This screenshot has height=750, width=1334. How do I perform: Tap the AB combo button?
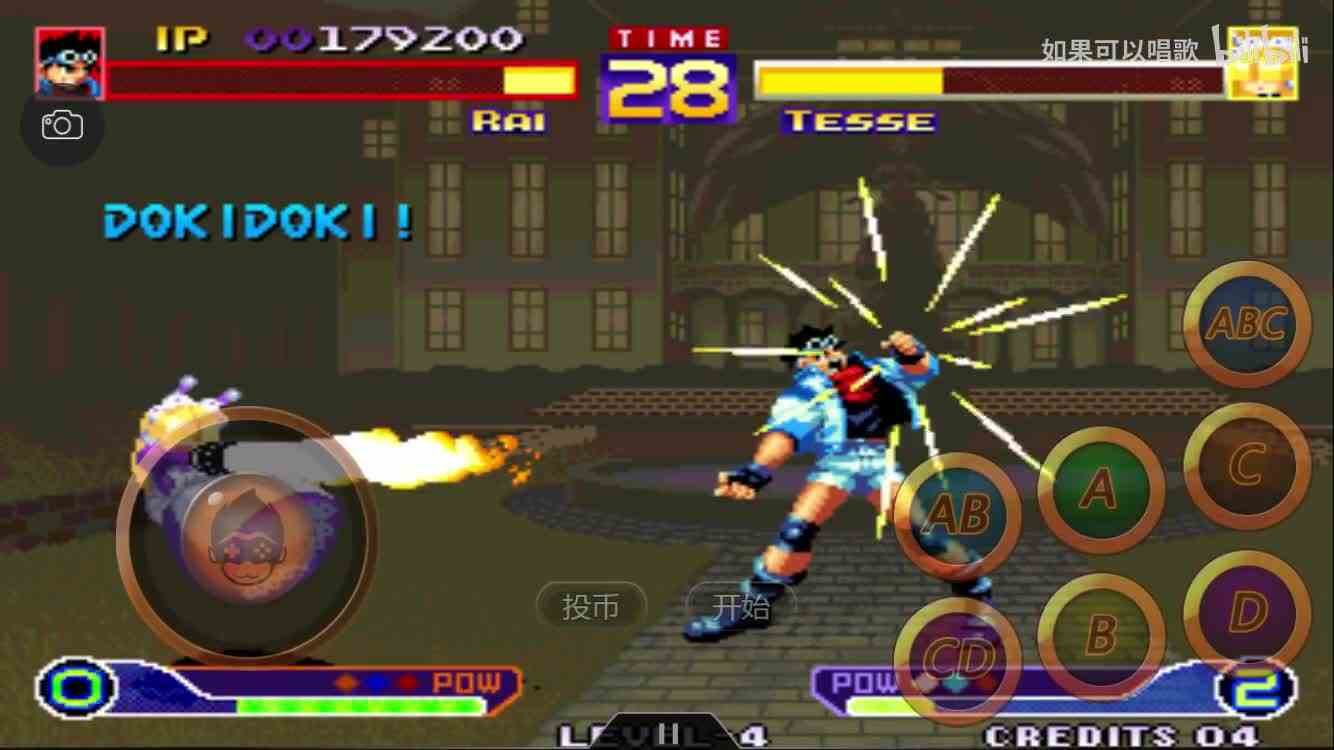pos(959,515)
